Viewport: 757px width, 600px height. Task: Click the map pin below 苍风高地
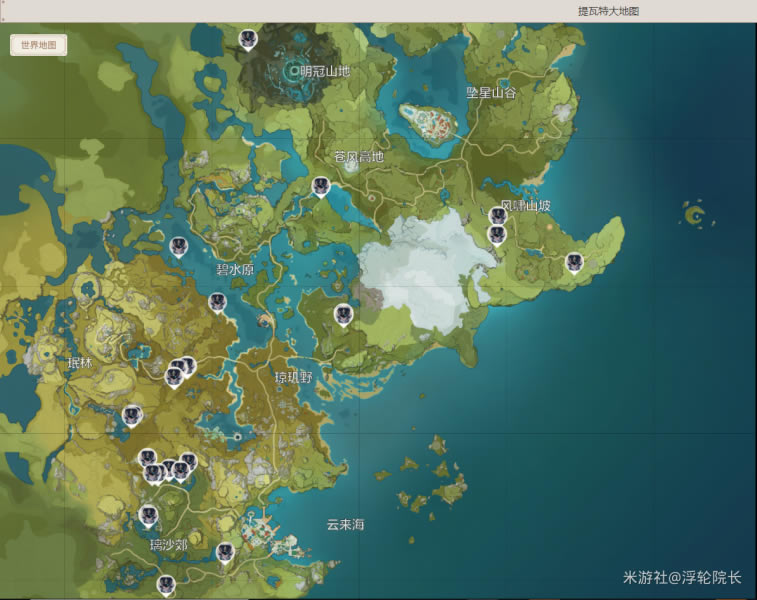tap(320, 186)
